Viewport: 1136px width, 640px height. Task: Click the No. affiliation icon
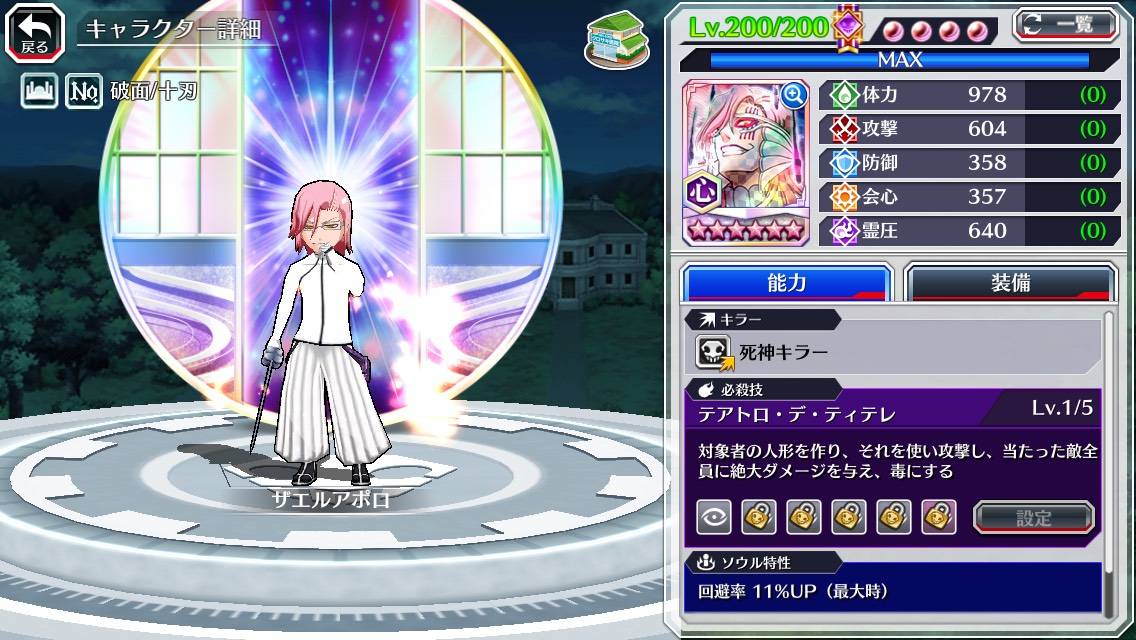[x=84, y=93]
